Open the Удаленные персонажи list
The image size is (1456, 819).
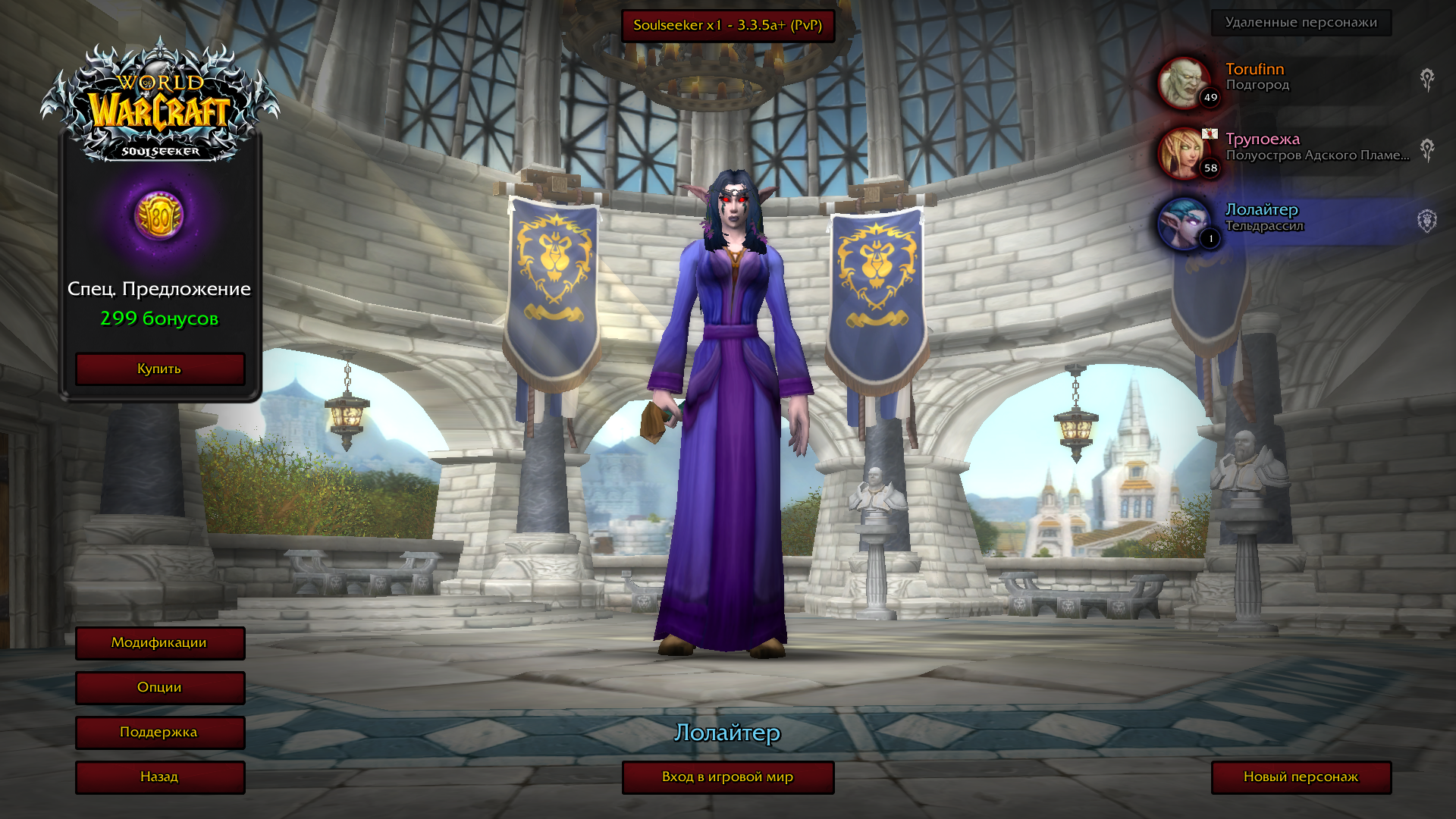point(1301,23)
